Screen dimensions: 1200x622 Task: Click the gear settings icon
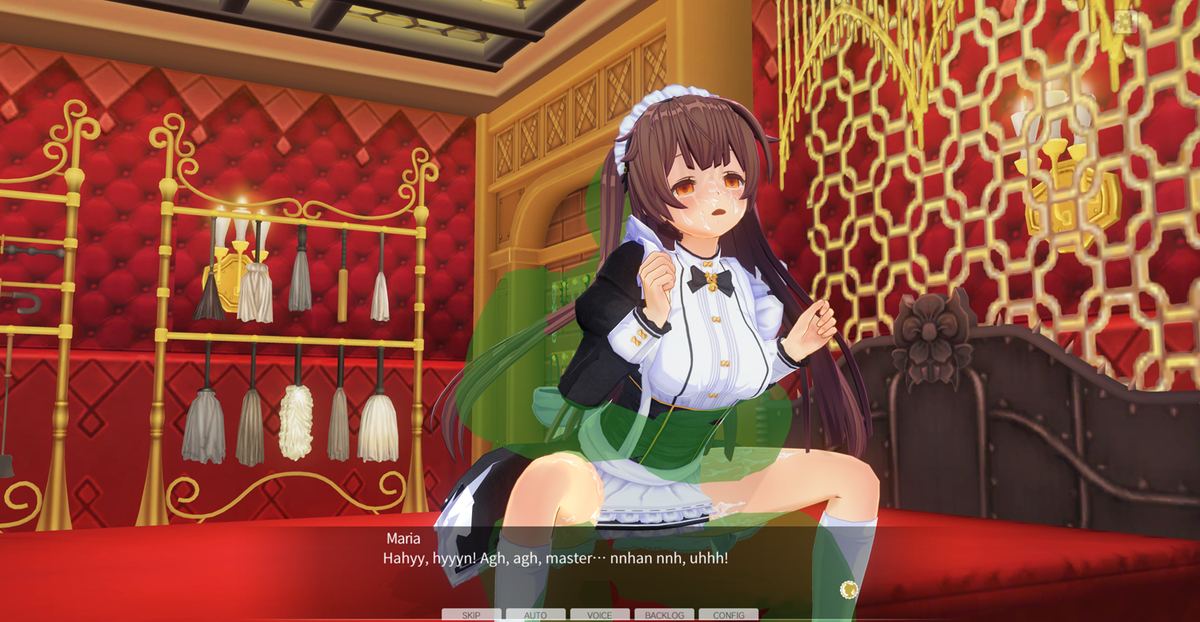point(1126,20)
